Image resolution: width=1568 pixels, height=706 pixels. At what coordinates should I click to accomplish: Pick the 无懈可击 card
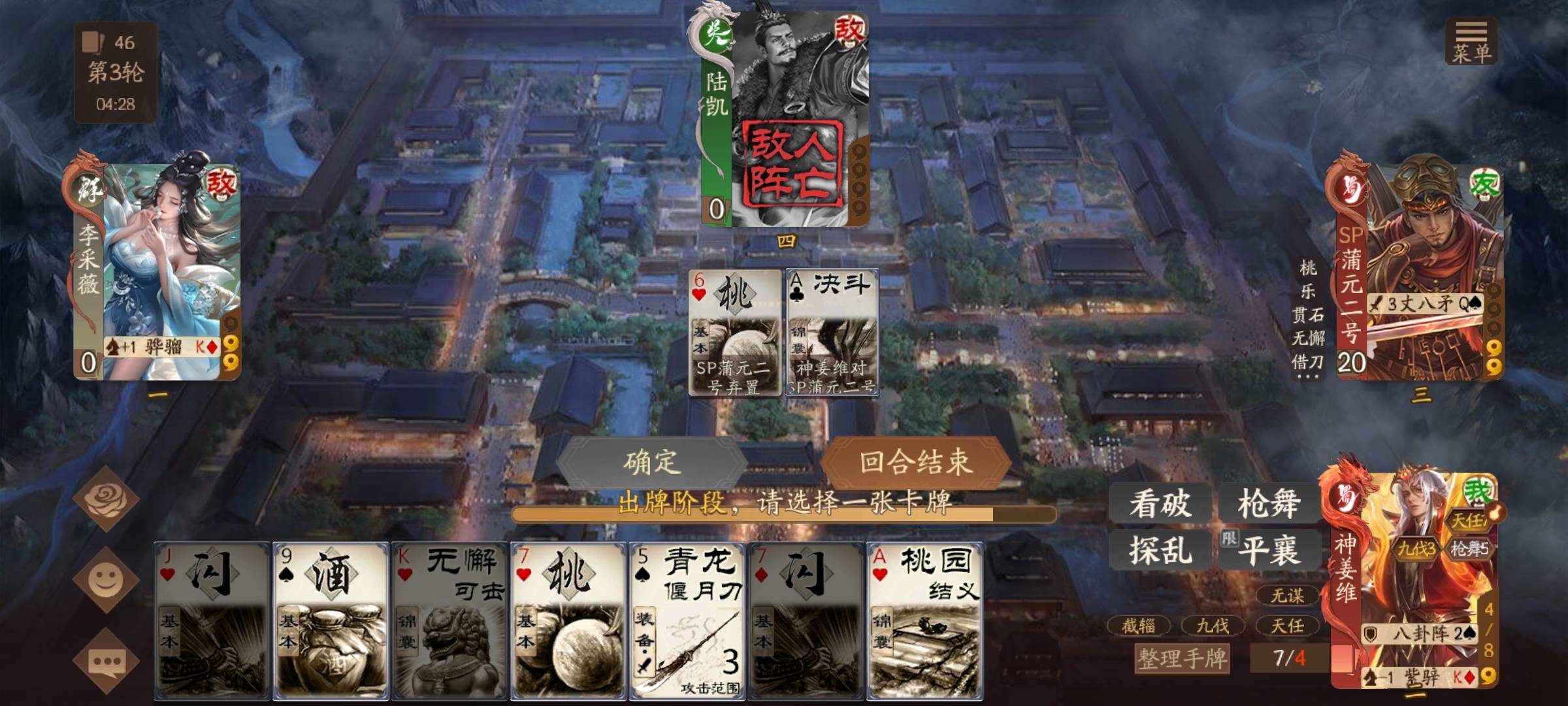click(x=449, y=621)
